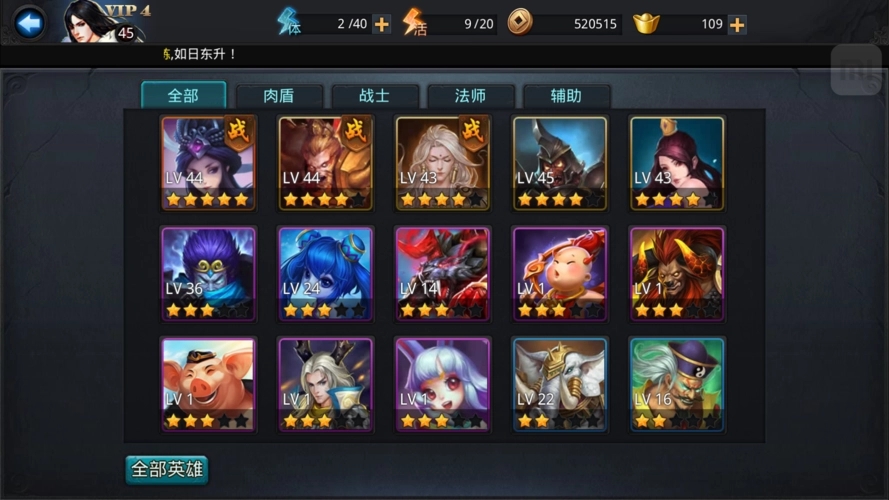This screenshot has height=500, width=889.
Task: Choose the LV 36 purple monkey hero
Action: click(208, 273)
